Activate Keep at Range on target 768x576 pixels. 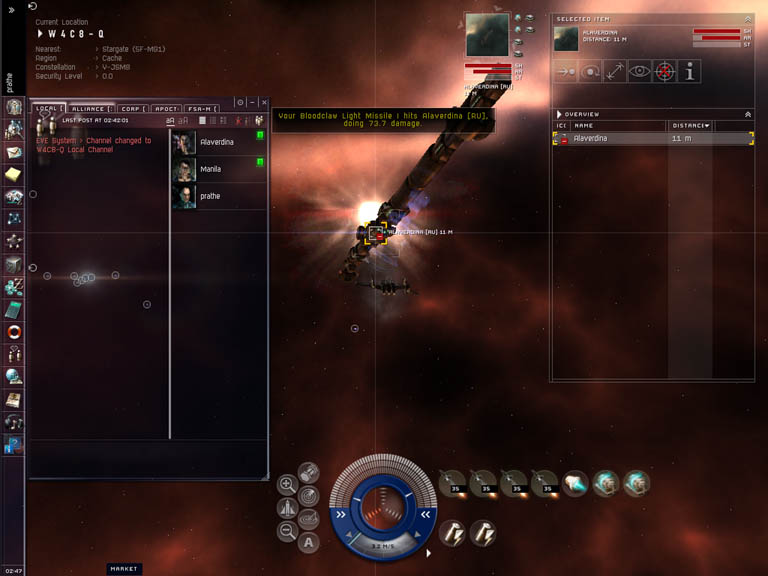(x=615, y=71)
